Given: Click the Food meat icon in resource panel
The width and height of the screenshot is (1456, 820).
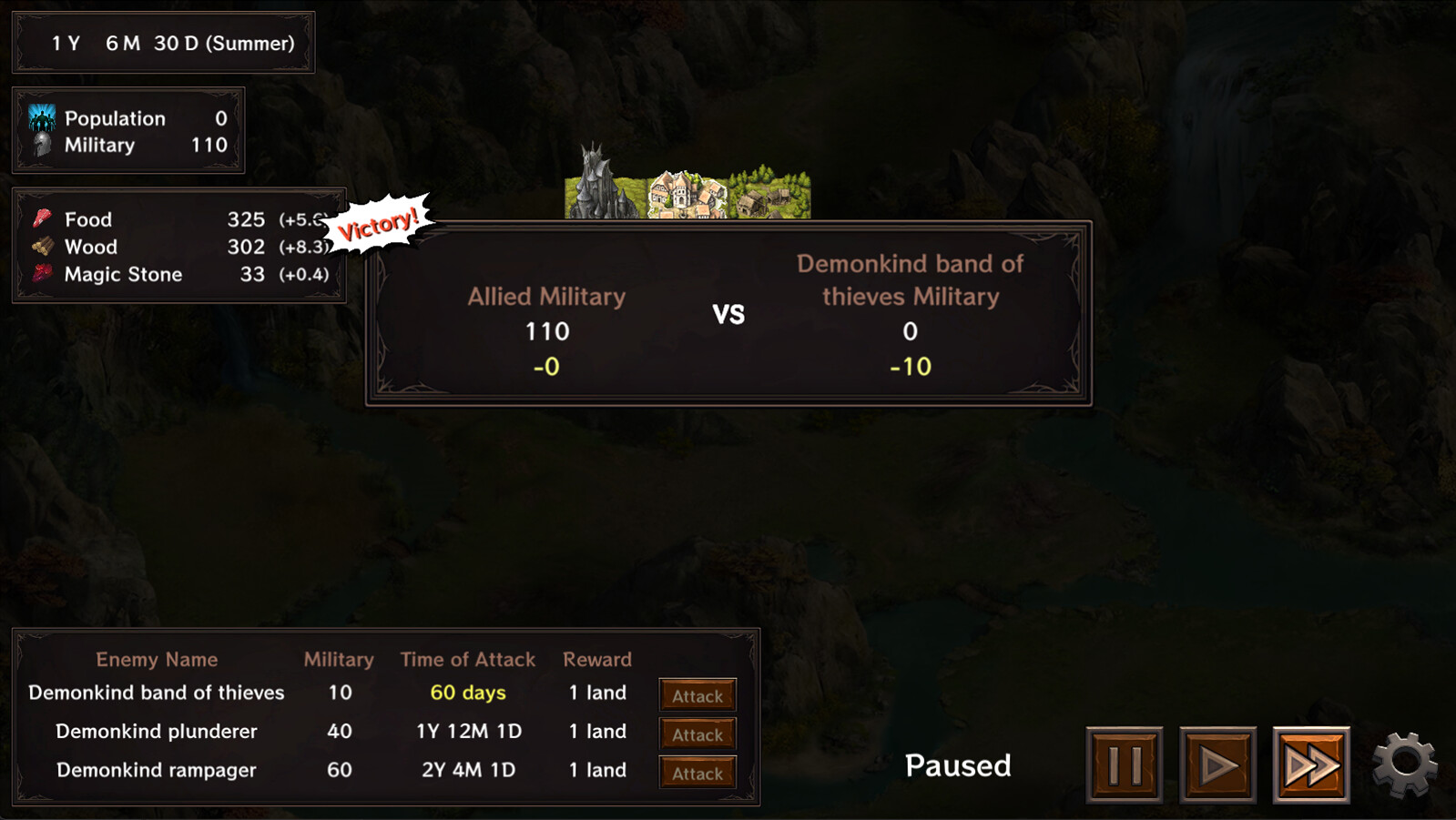Looking at the screenshot, I should 41,218.
